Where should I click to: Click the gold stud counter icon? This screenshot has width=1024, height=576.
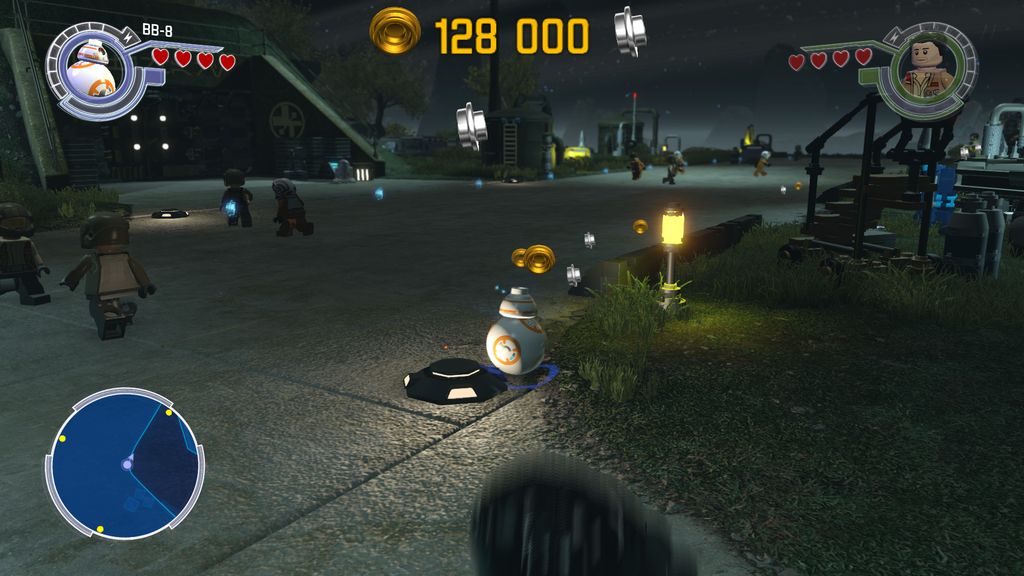(x=395, y=33)
